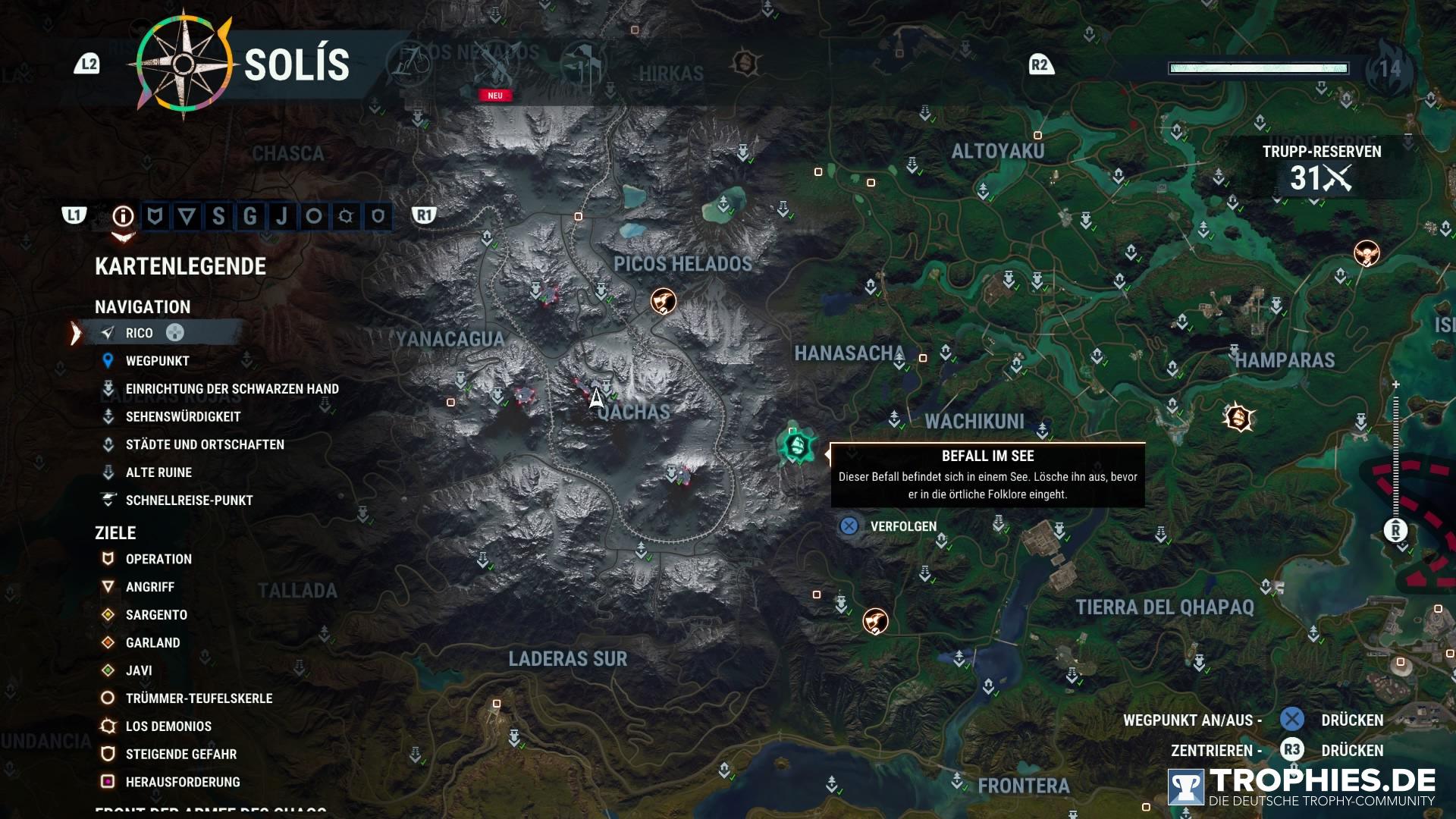Select Rico's white arrow position marker
Viewport: 1456px width, 819px height.
(x=596, y=397)
